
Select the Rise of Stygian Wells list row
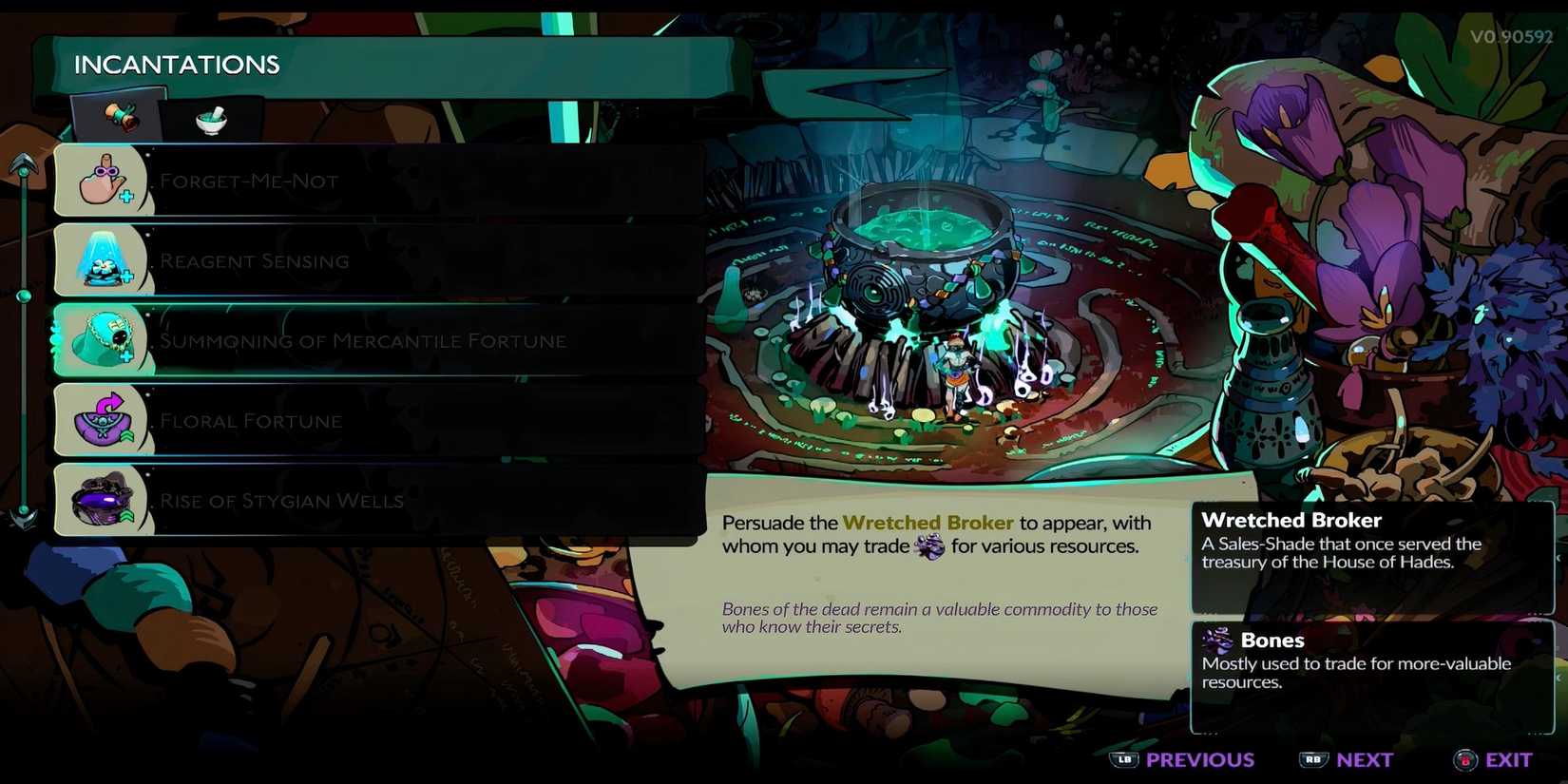380,499
